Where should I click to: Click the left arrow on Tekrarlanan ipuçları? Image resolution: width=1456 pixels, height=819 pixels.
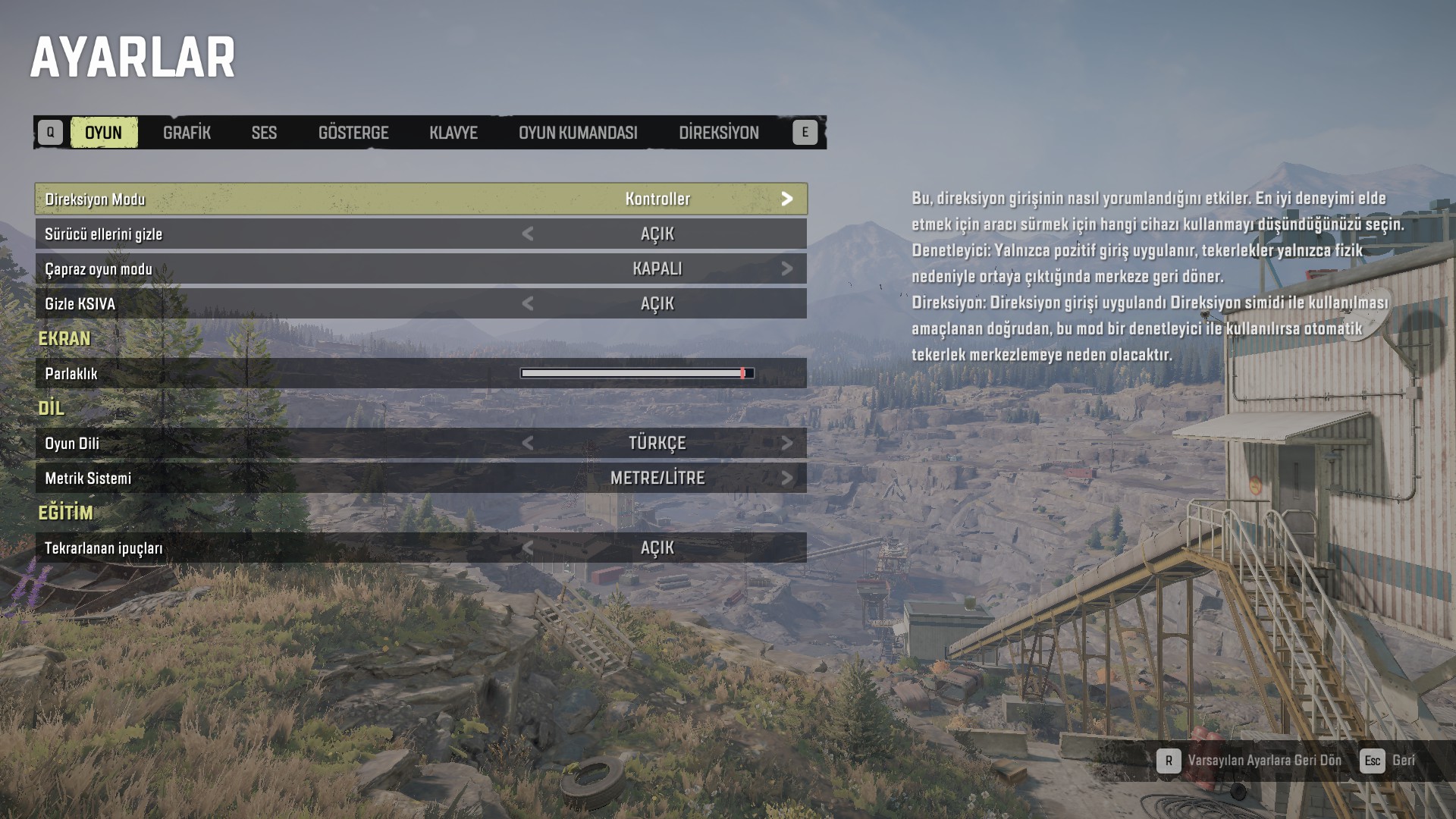click(528, 548)
